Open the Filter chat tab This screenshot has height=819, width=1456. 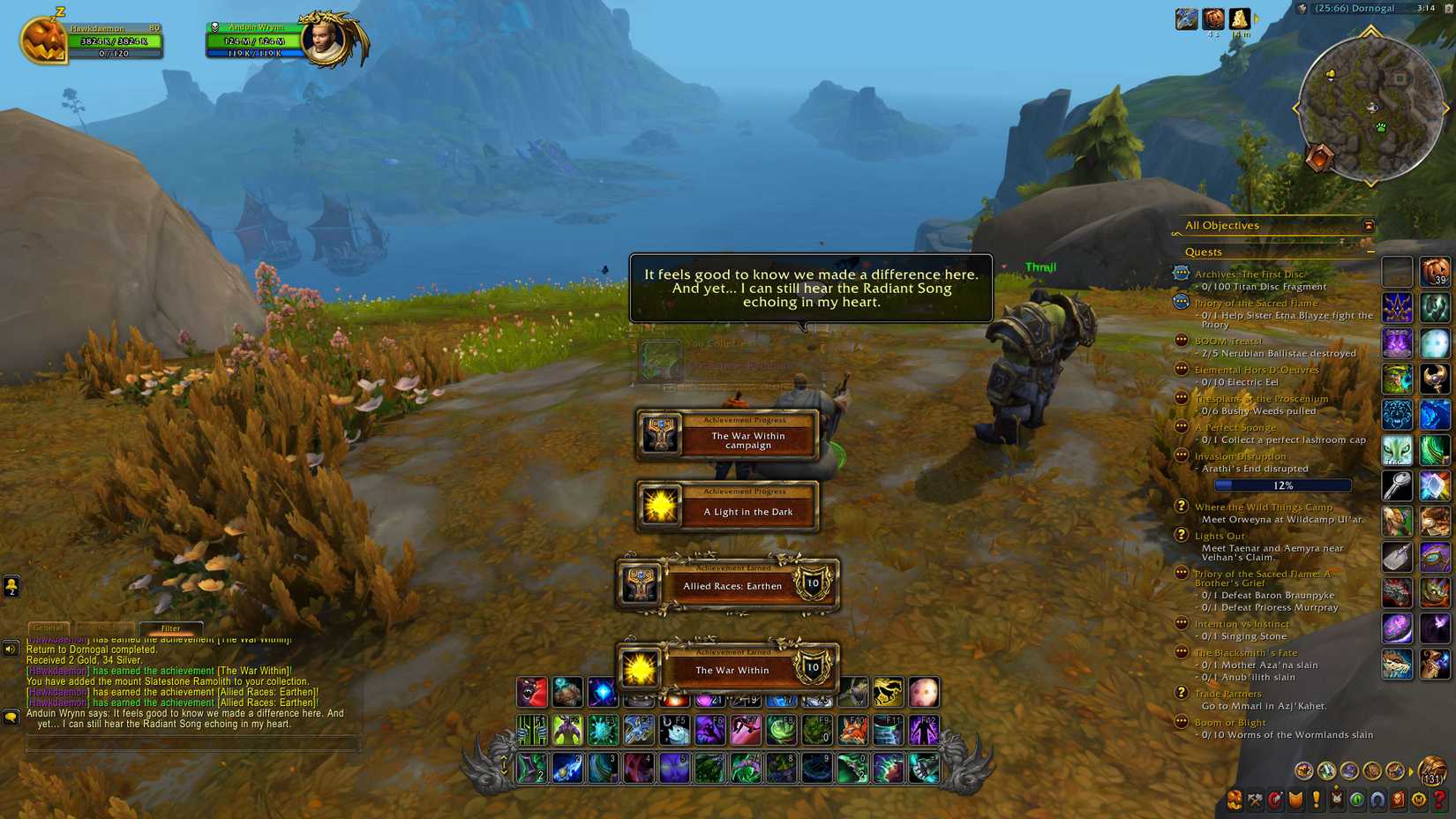[x=172, y=628]
